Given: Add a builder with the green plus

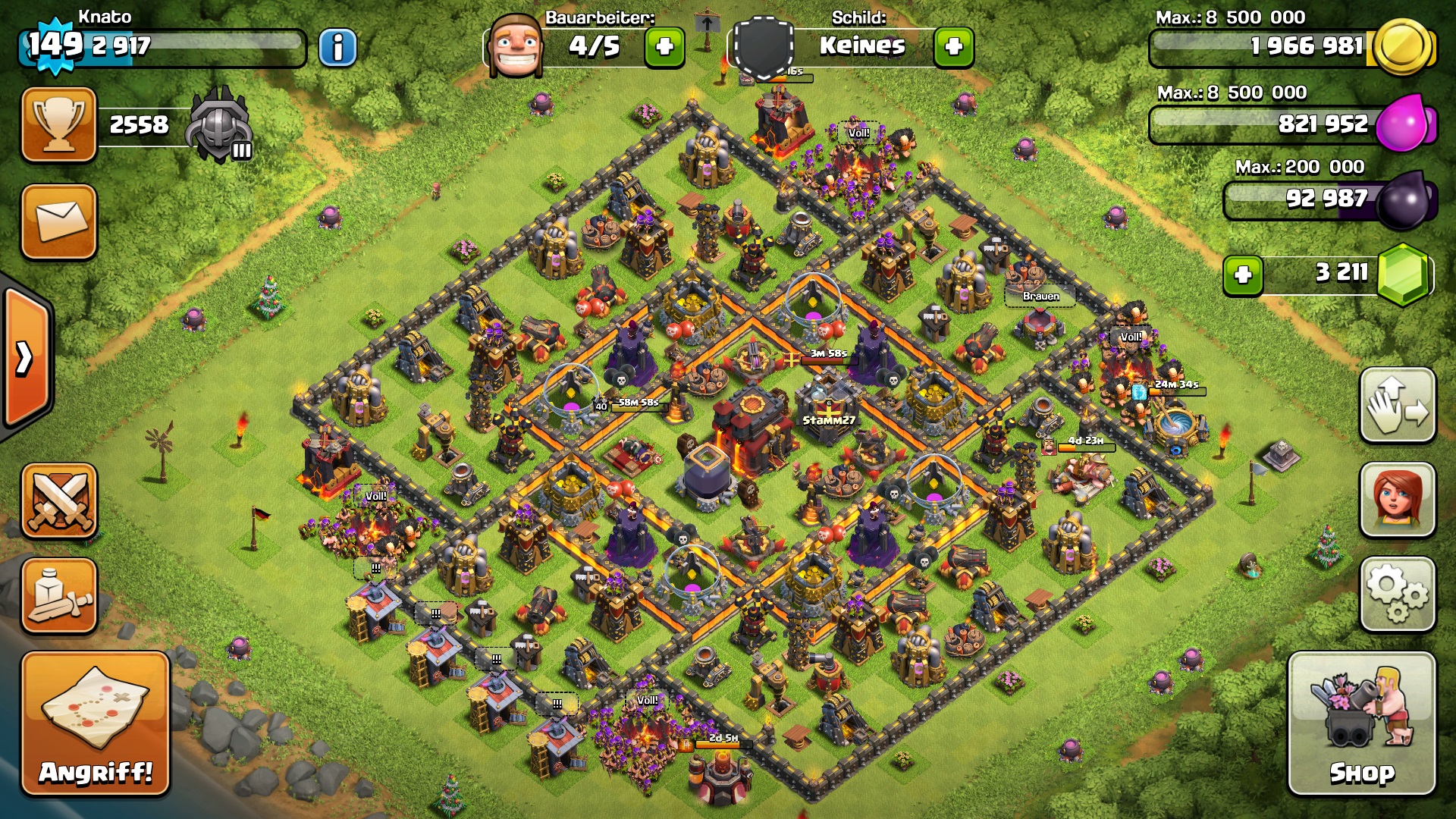Looking at the screenshot, I should coord(664,47).
